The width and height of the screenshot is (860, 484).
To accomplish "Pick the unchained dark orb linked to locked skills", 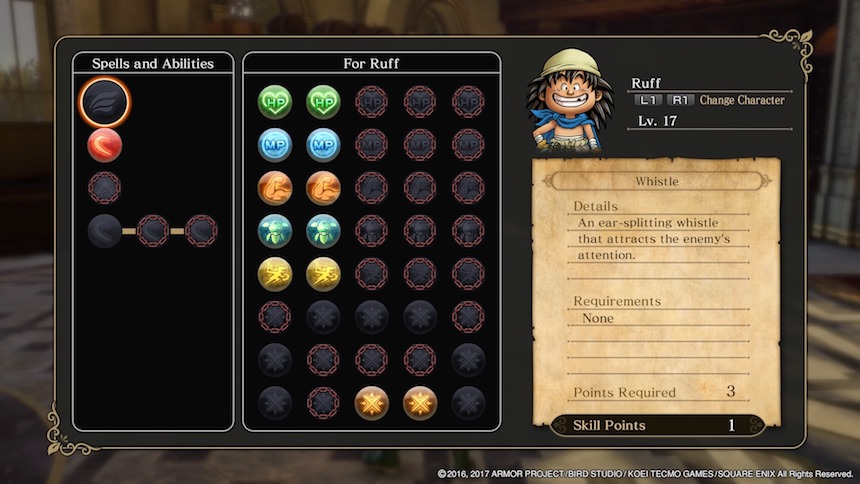I will [x=104, y=231].
